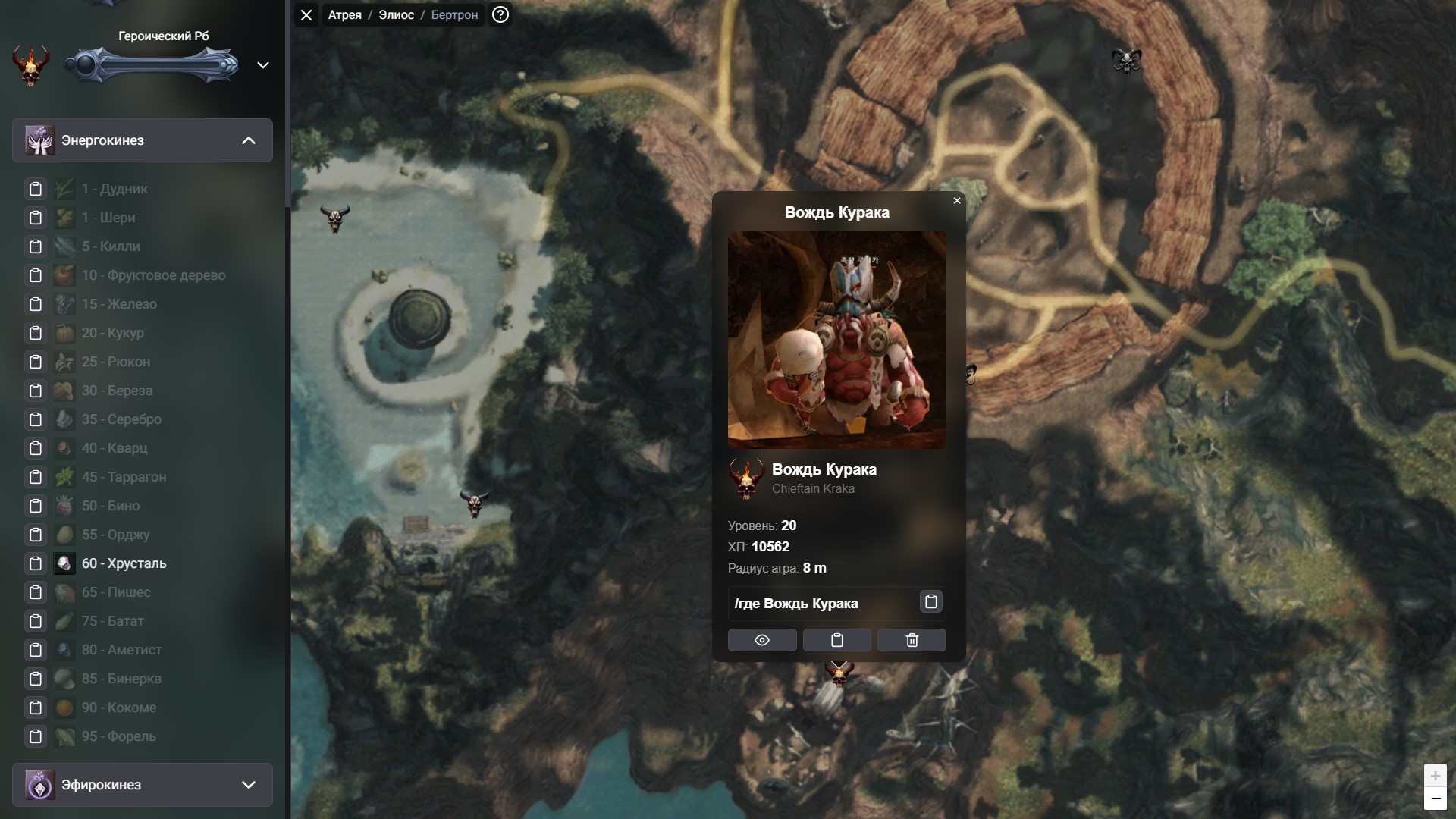1456x819 pixels.
Task: Navigate to Атрея in the breadcrumb
Action: 344,15
